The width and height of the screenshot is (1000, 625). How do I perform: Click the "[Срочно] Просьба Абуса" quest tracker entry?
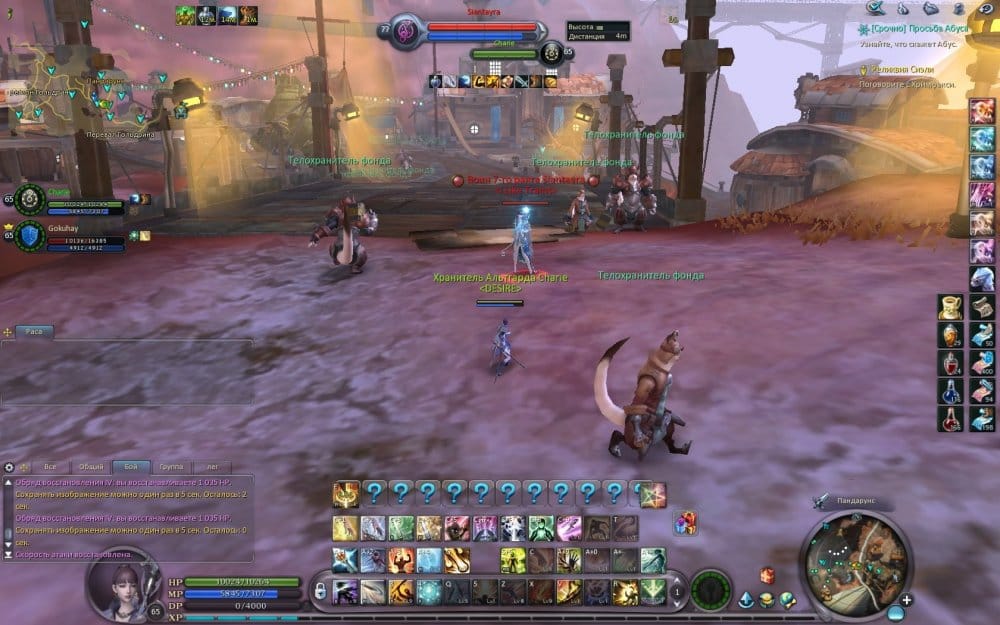pos(913,30)
